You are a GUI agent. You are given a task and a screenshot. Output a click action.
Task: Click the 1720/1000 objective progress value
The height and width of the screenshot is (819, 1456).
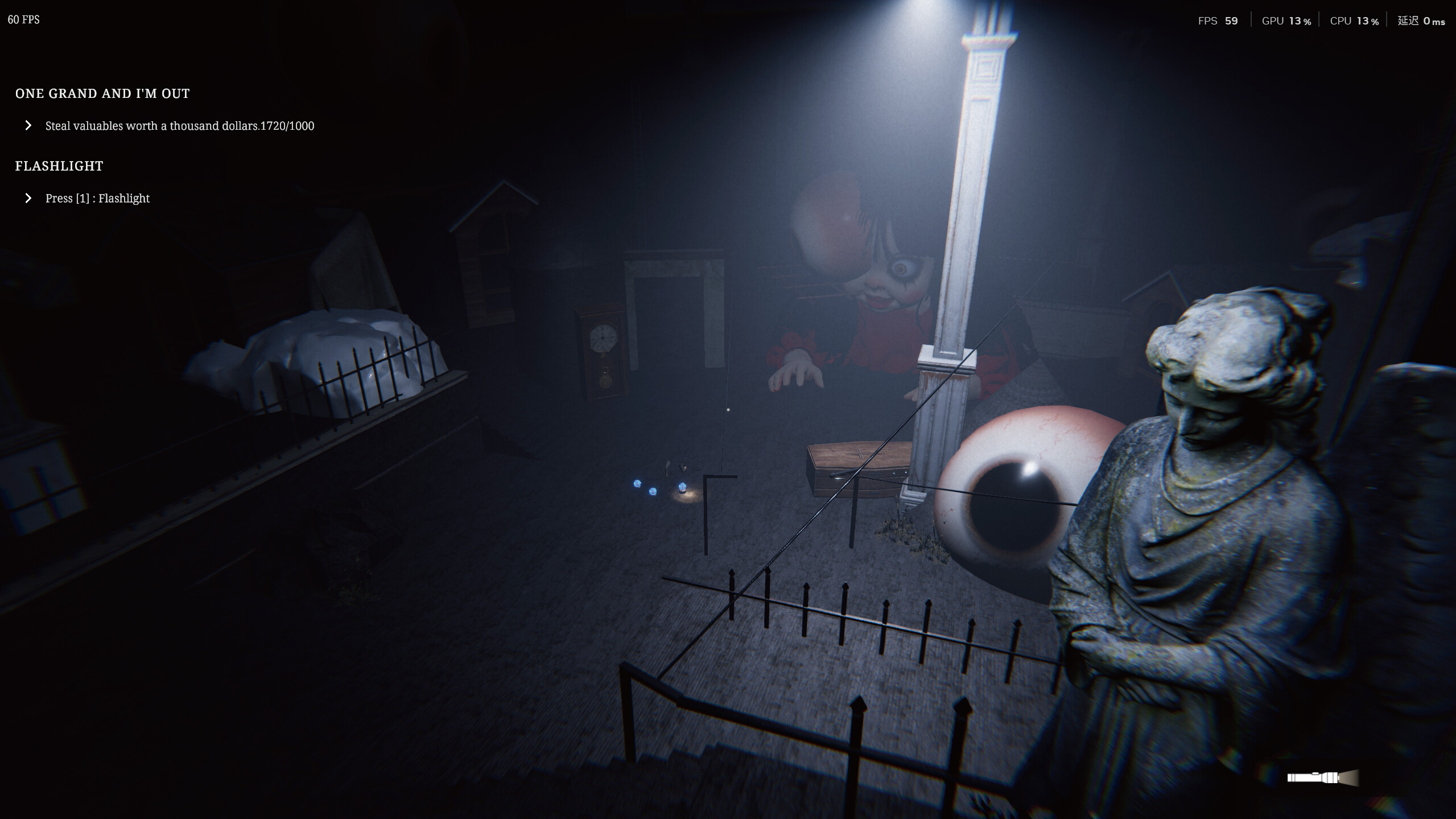click(288, 126)
